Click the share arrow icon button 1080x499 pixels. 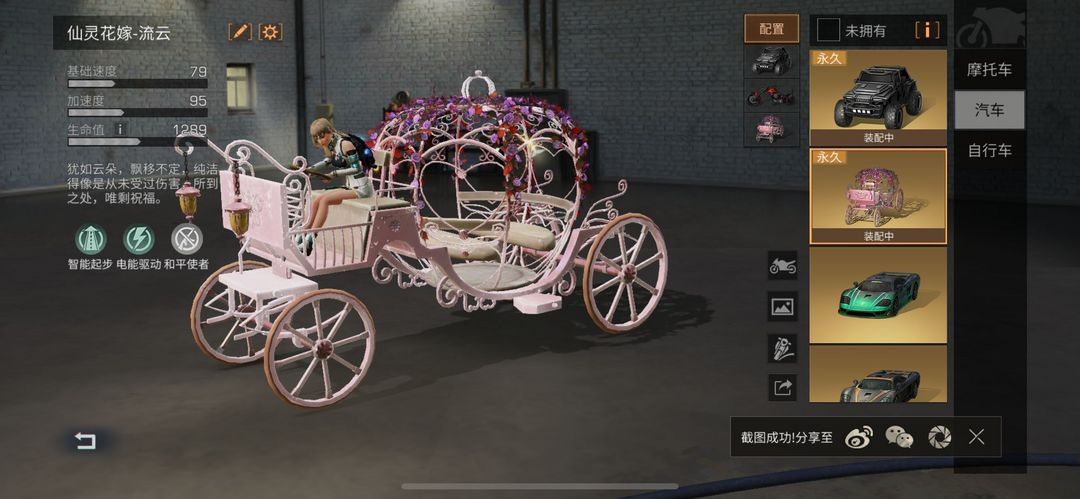[782, 387]
